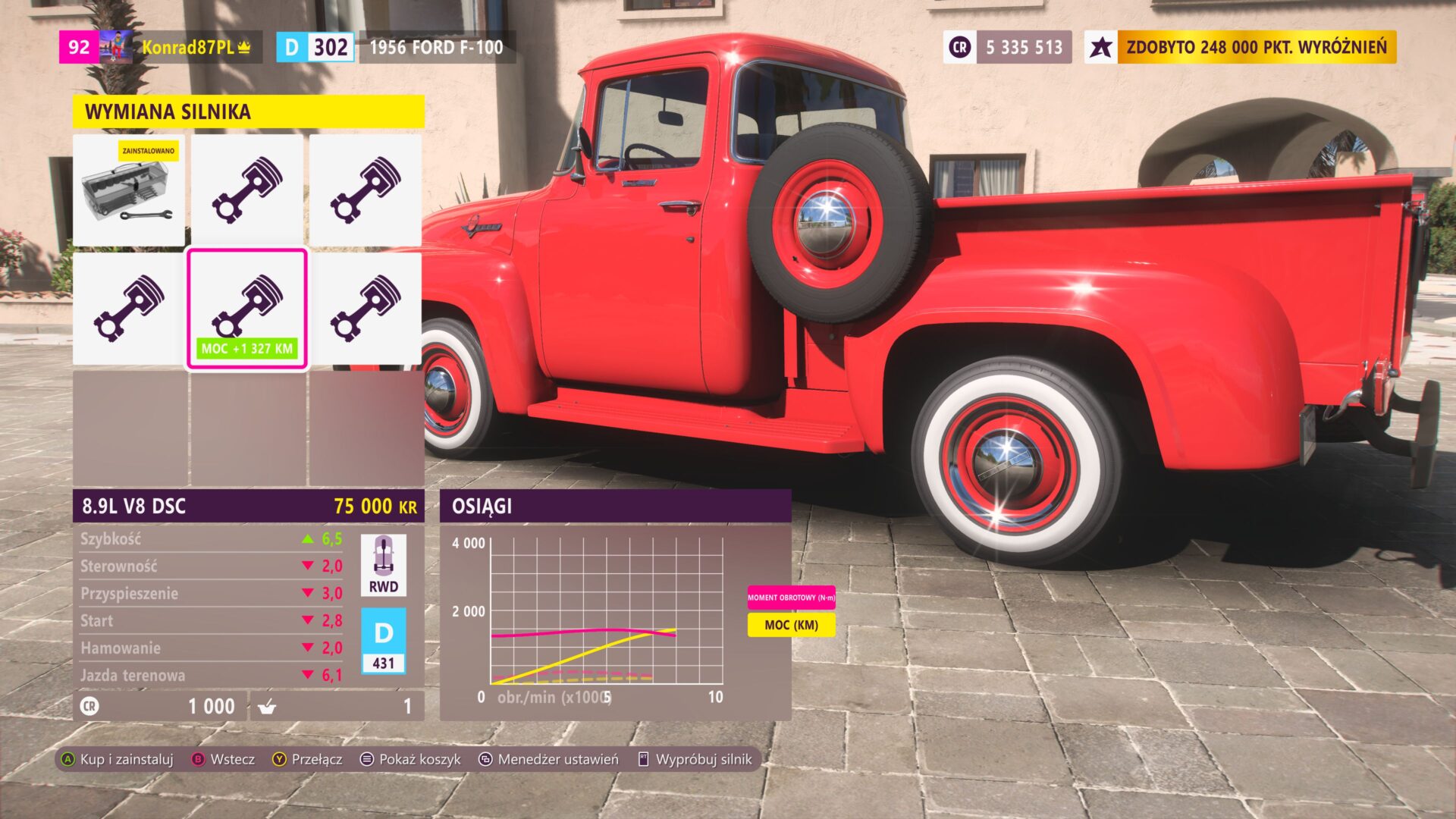This screenshot has height=819, width=1456.
Task: Select the installed stock engine tile
Action: point(129,190)
